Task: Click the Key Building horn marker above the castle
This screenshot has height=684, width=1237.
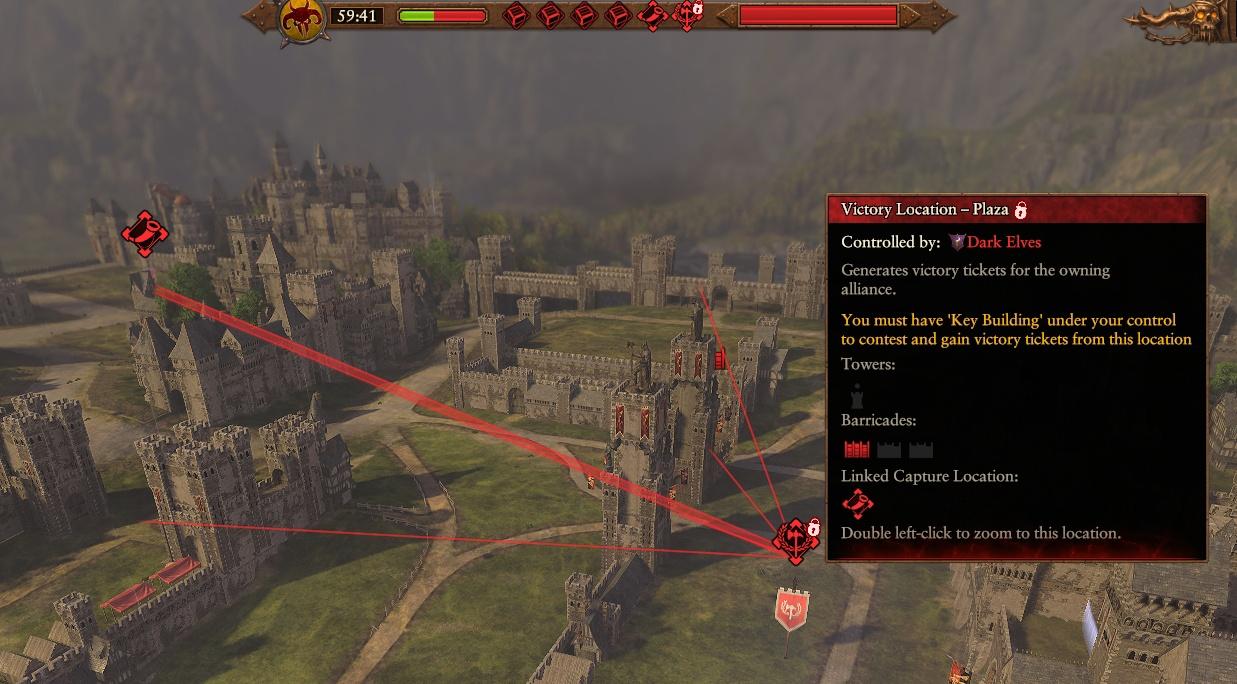Action: click(x=145, y=233)
